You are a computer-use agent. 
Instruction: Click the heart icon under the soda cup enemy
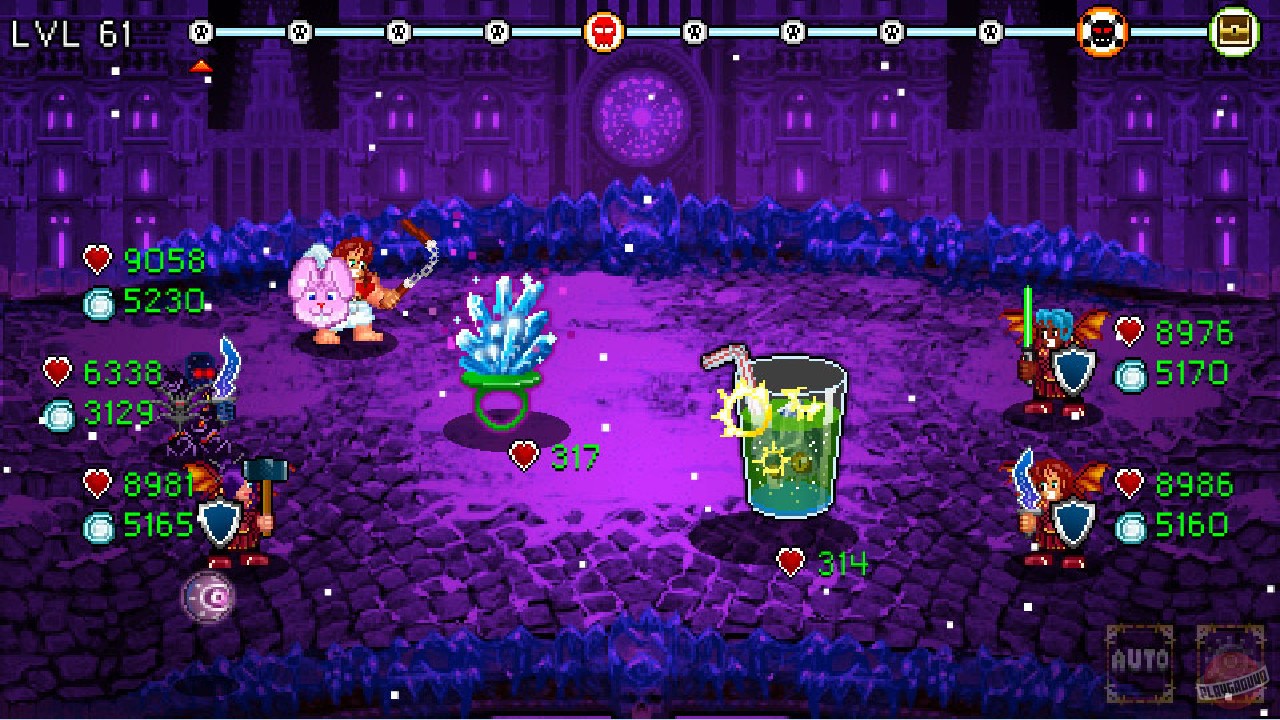click(793, 563)
